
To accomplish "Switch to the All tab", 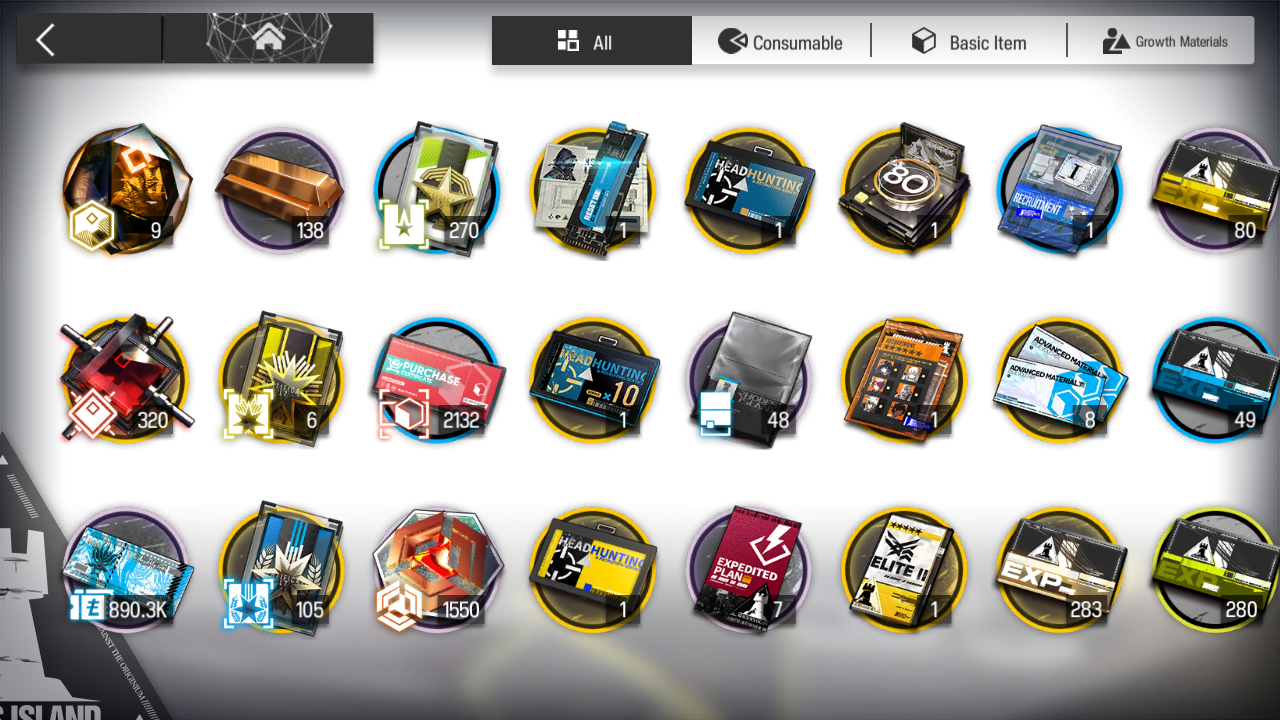I will click(591, 42).
